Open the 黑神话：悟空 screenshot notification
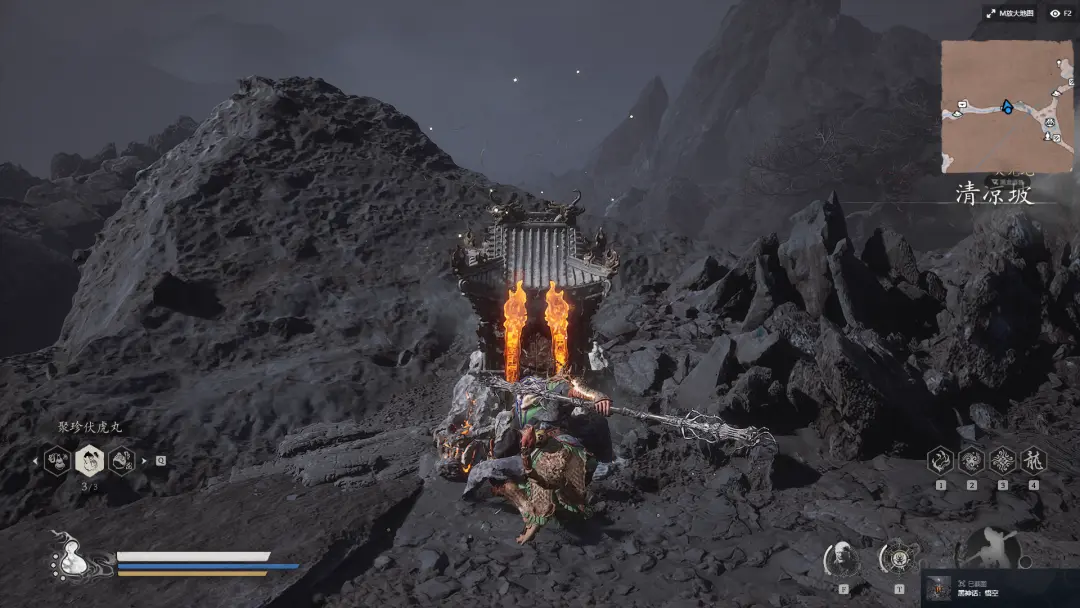The image size is (1080, 608). (x=999, y=588)
